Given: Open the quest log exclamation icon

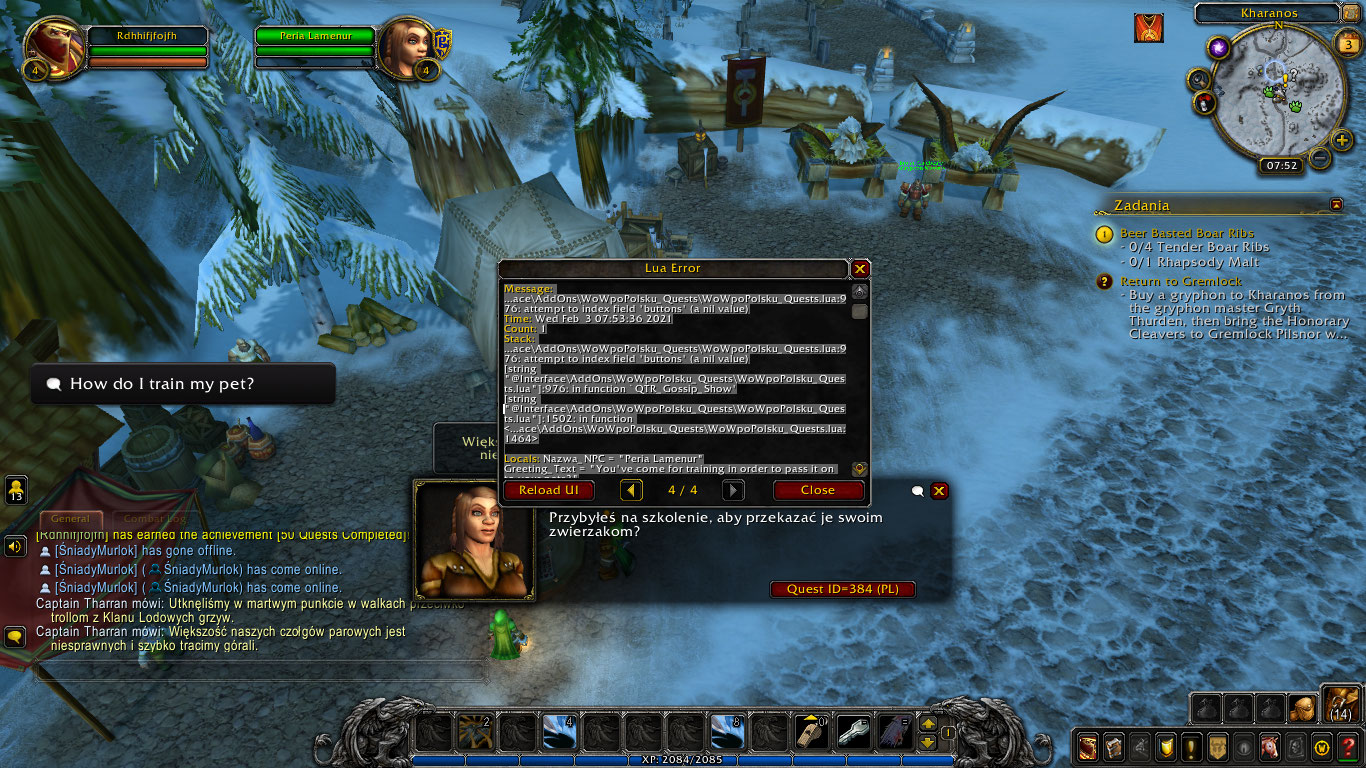Looking at the screenshot, I should coord(1191,746).
